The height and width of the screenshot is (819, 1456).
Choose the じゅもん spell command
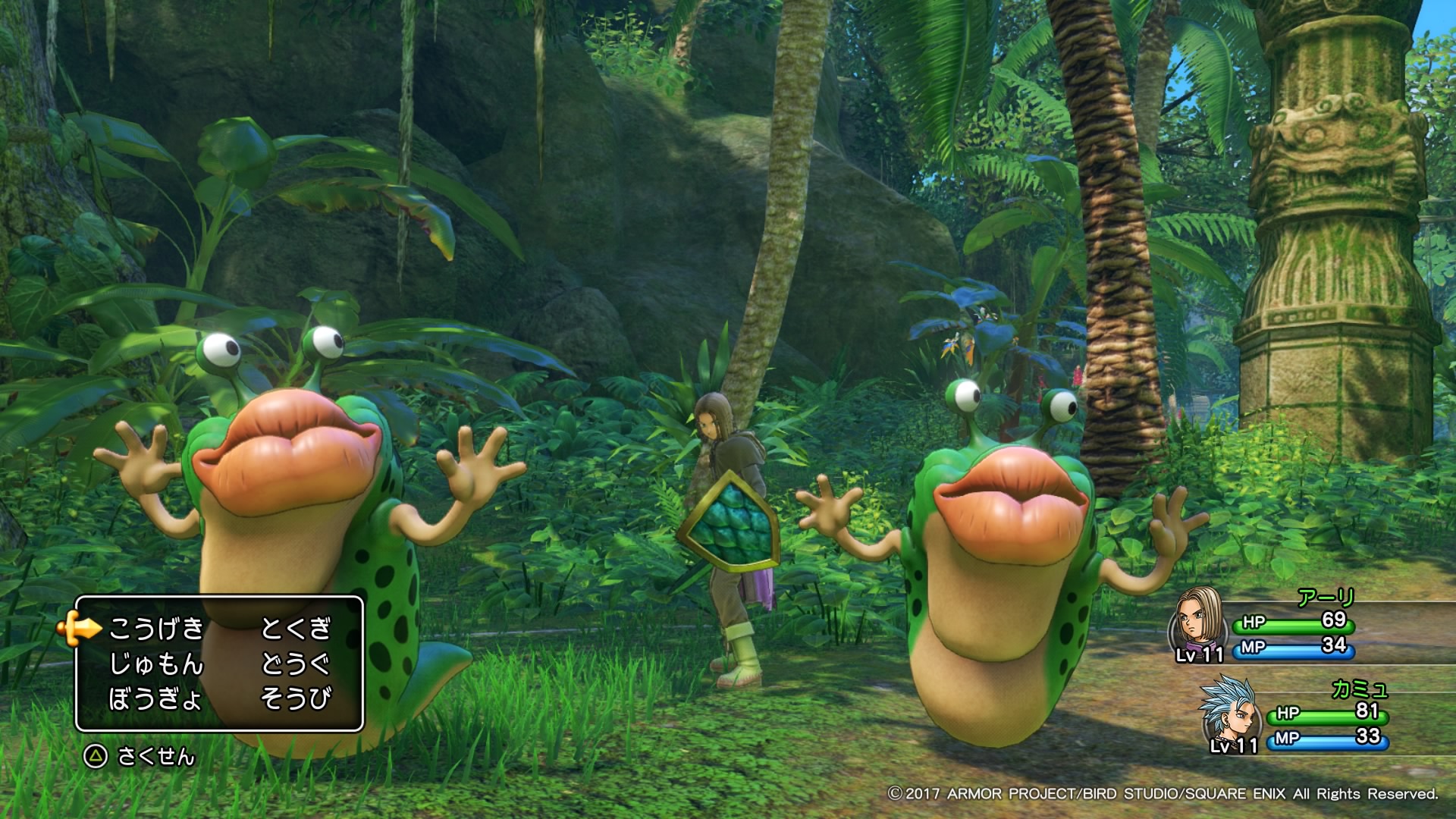pyautogui.click(x=157, y=664)
